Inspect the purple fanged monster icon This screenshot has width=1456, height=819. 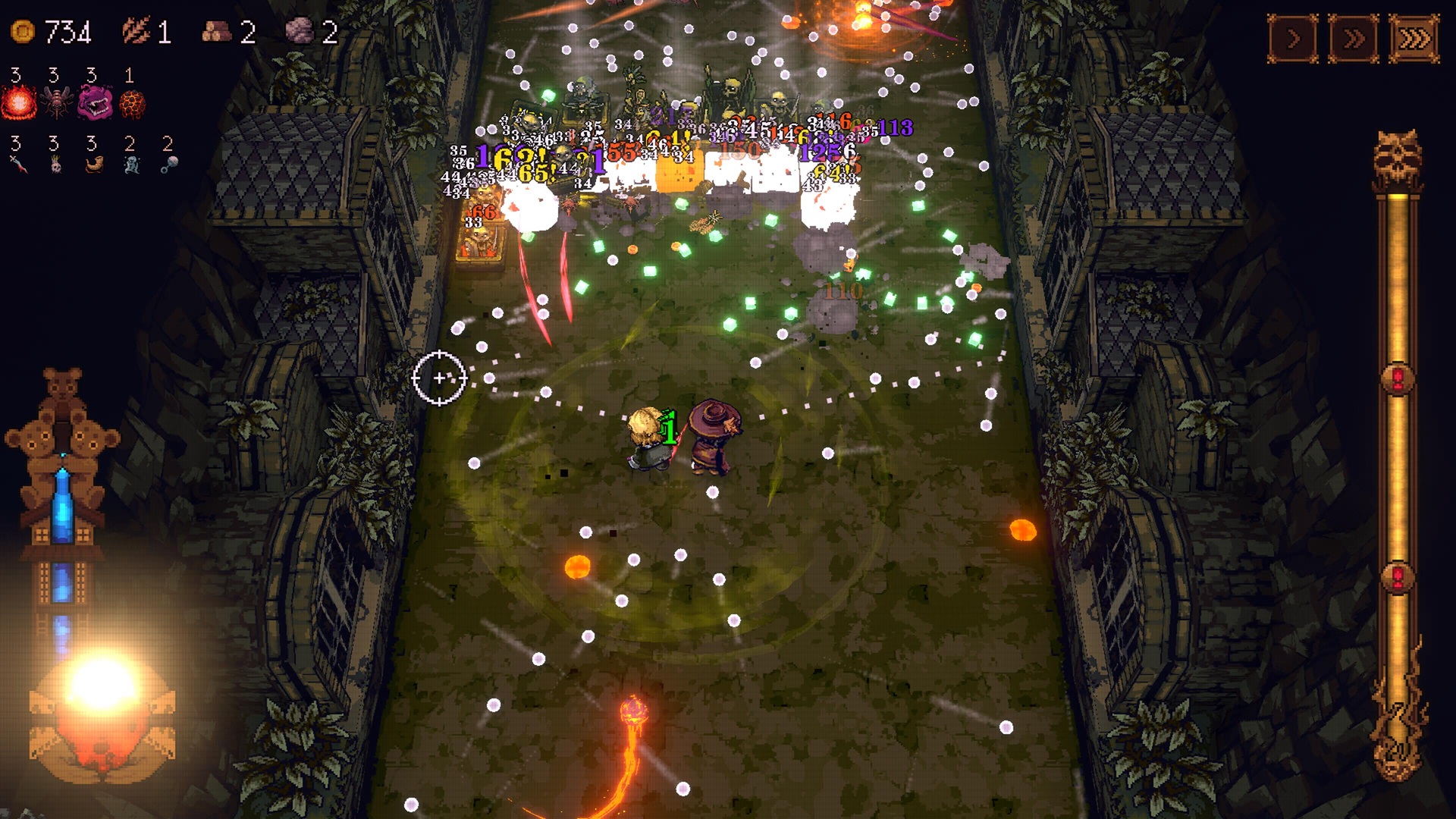pos(95,102)
